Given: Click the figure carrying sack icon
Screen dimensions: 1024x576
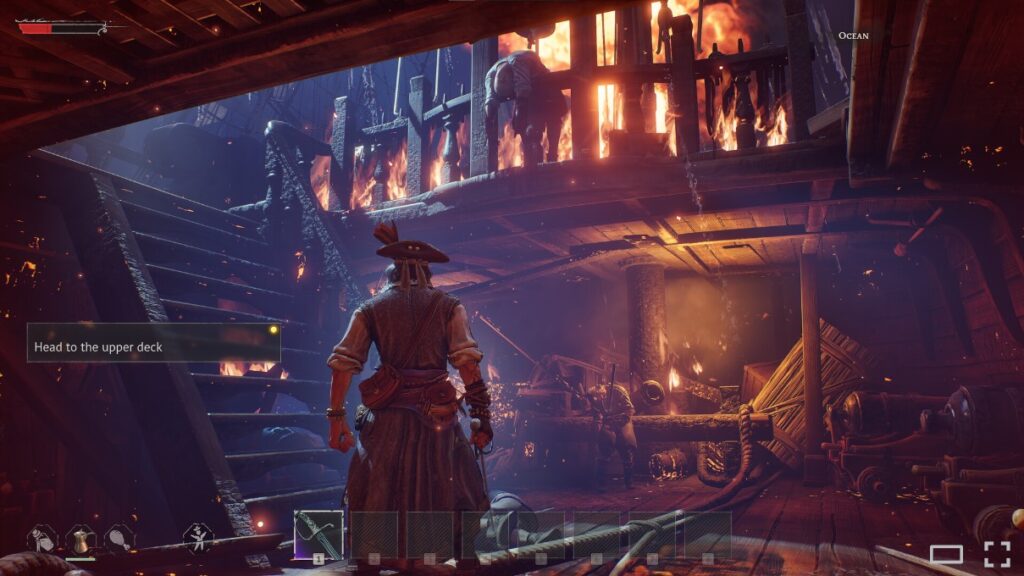Looking at the screenshot, I should (x=41, y=539).
